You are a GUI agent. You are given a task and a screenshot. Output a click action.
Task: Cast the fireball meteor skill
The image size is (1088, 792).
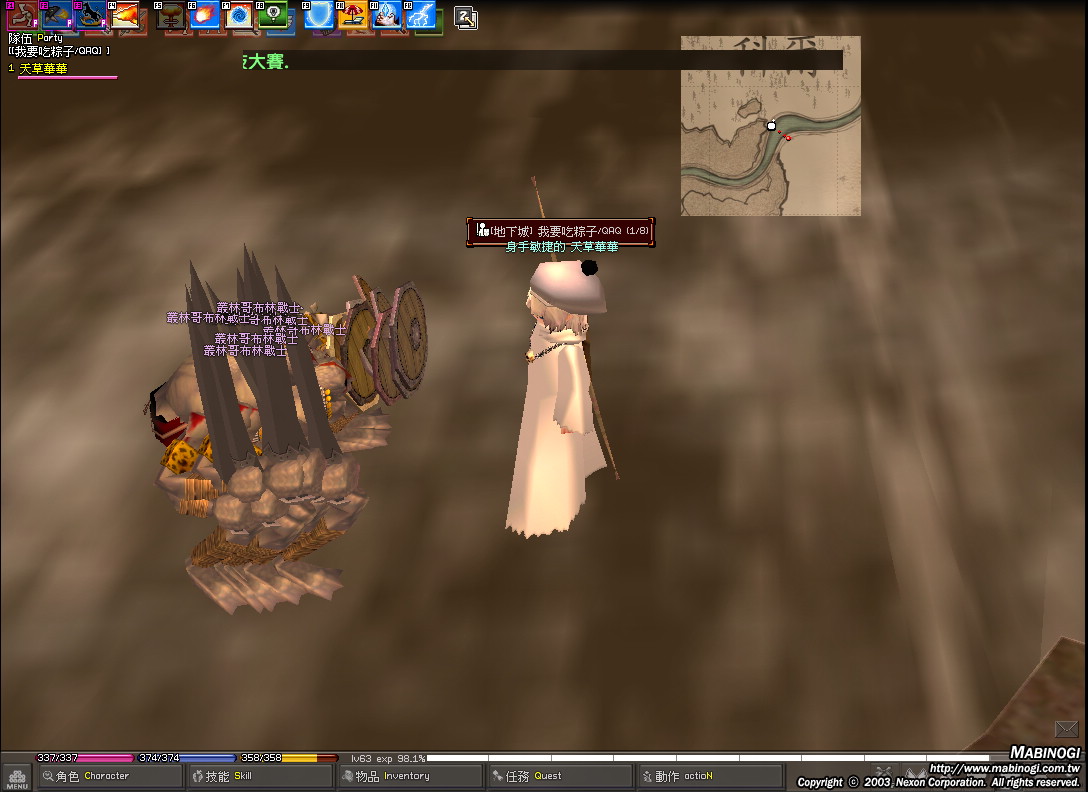[x=204, y=14]
